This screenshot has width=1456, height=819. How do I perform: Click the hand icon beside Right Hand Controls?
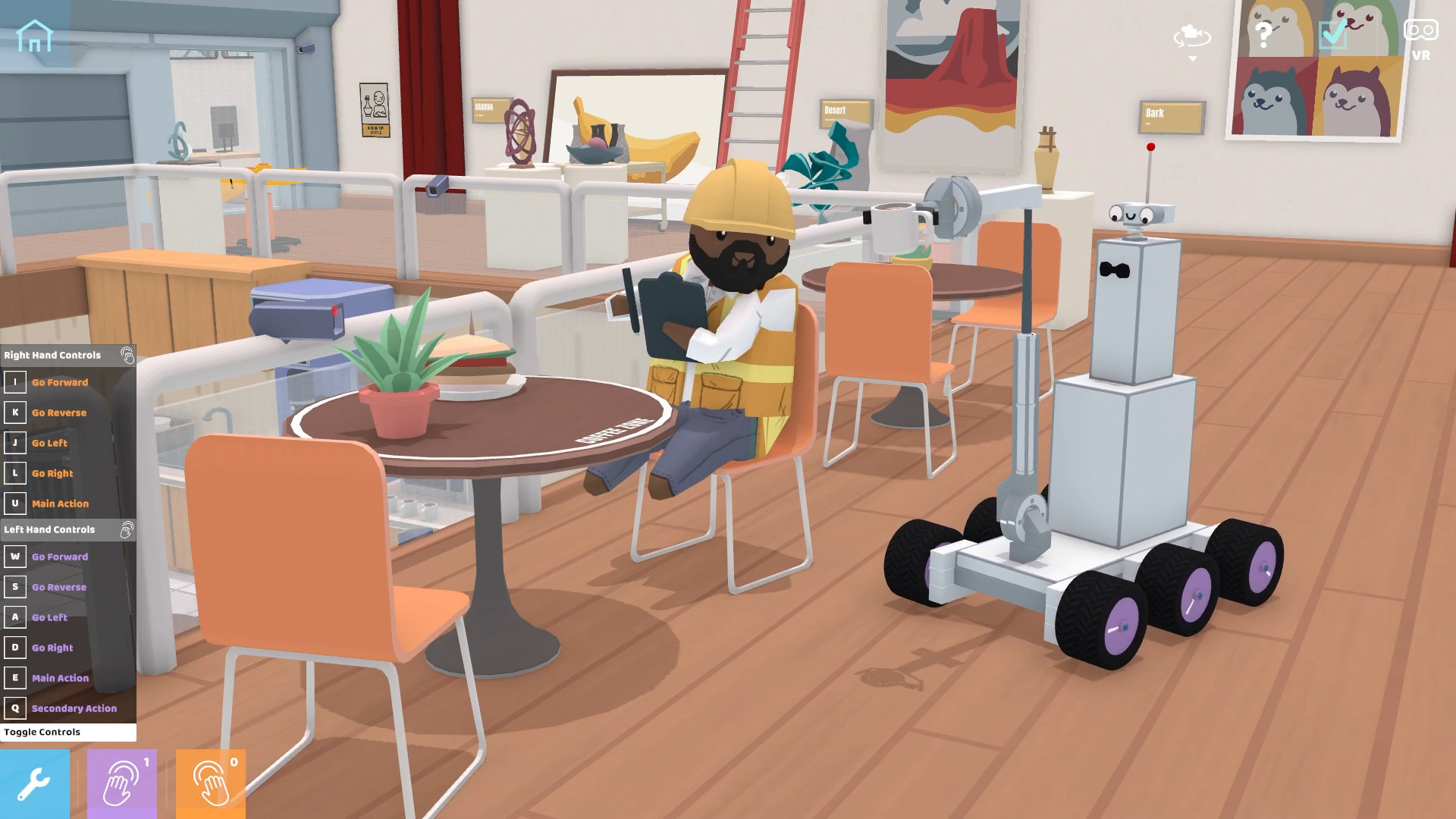[x=129, y=355]
